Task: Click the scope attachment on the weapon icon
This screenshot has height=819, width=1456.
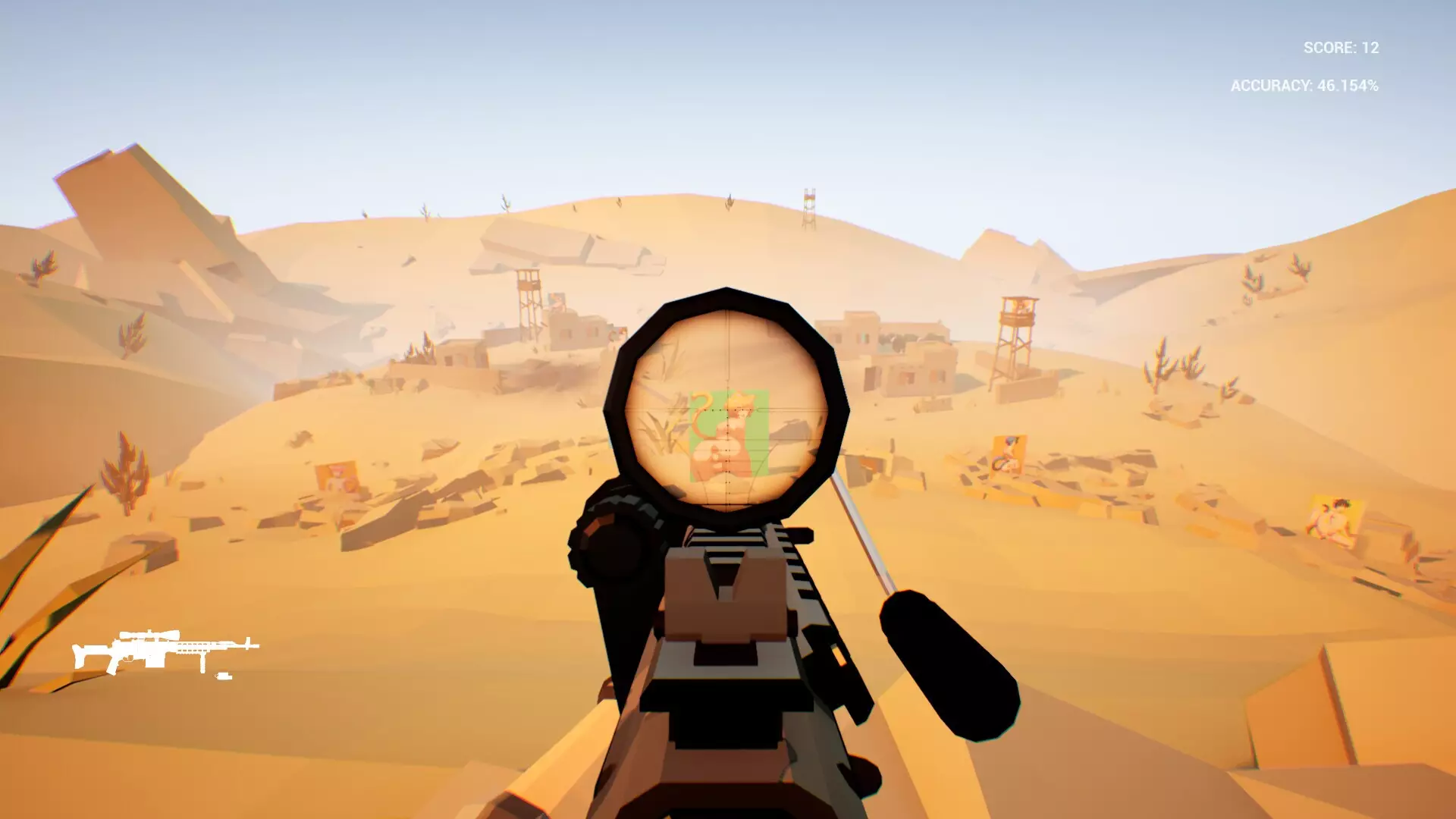Action: coord(149,634)
